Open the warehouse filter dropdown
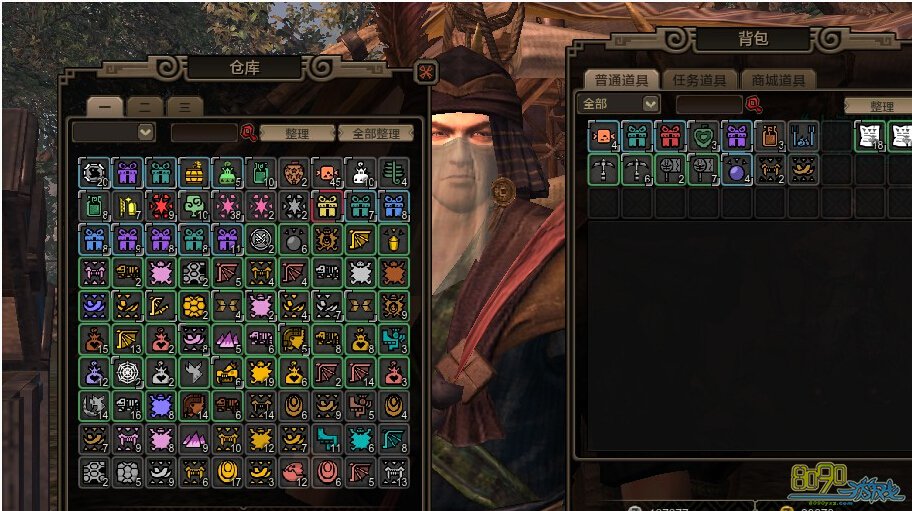This screenshot has width=912, height=511. click(x=146, y=132)
